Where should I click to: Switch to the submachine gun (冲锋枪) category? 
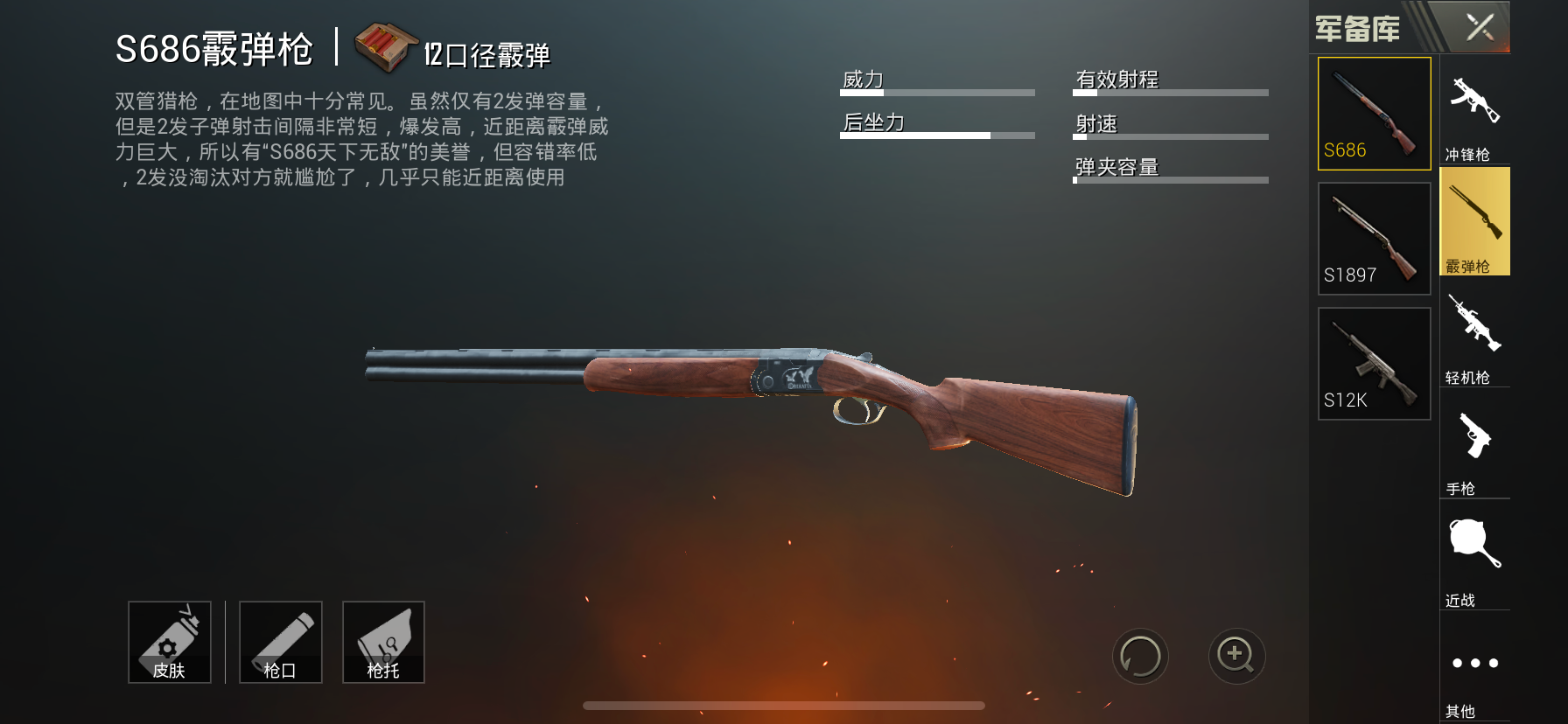1474,112
